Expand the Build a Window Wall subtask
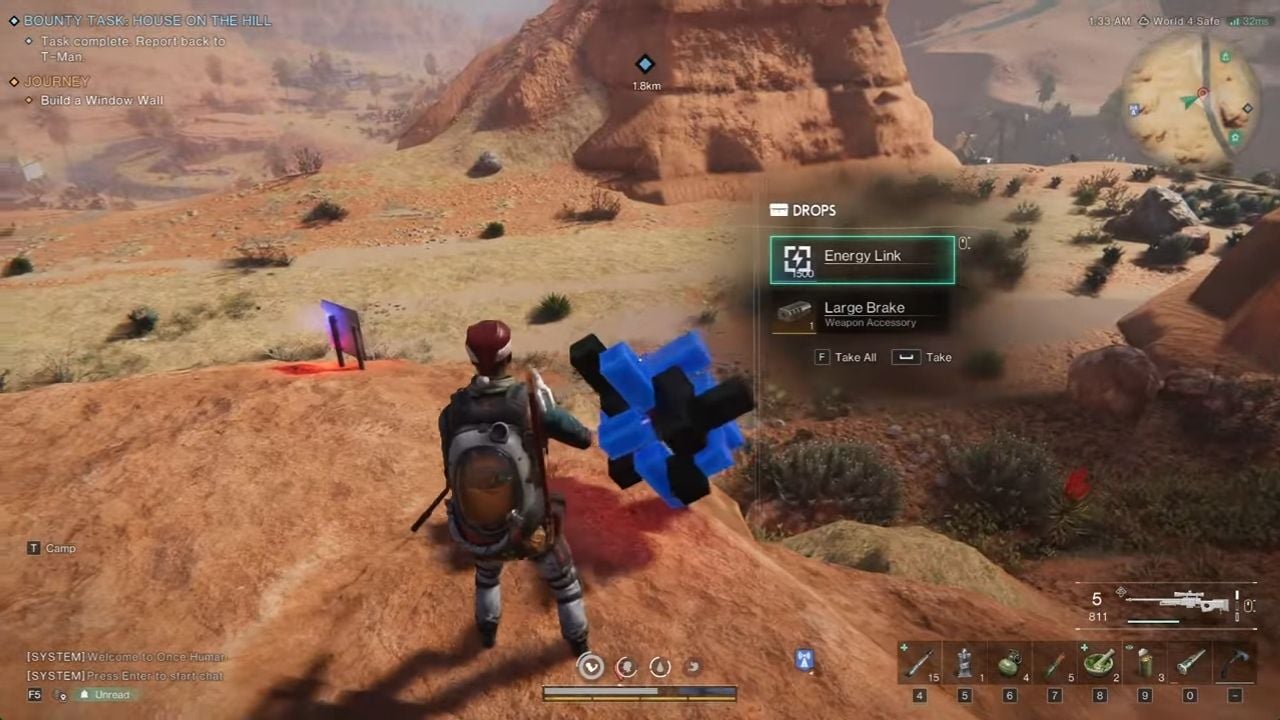The image size is (1280, 720). (x=100, y=100)
